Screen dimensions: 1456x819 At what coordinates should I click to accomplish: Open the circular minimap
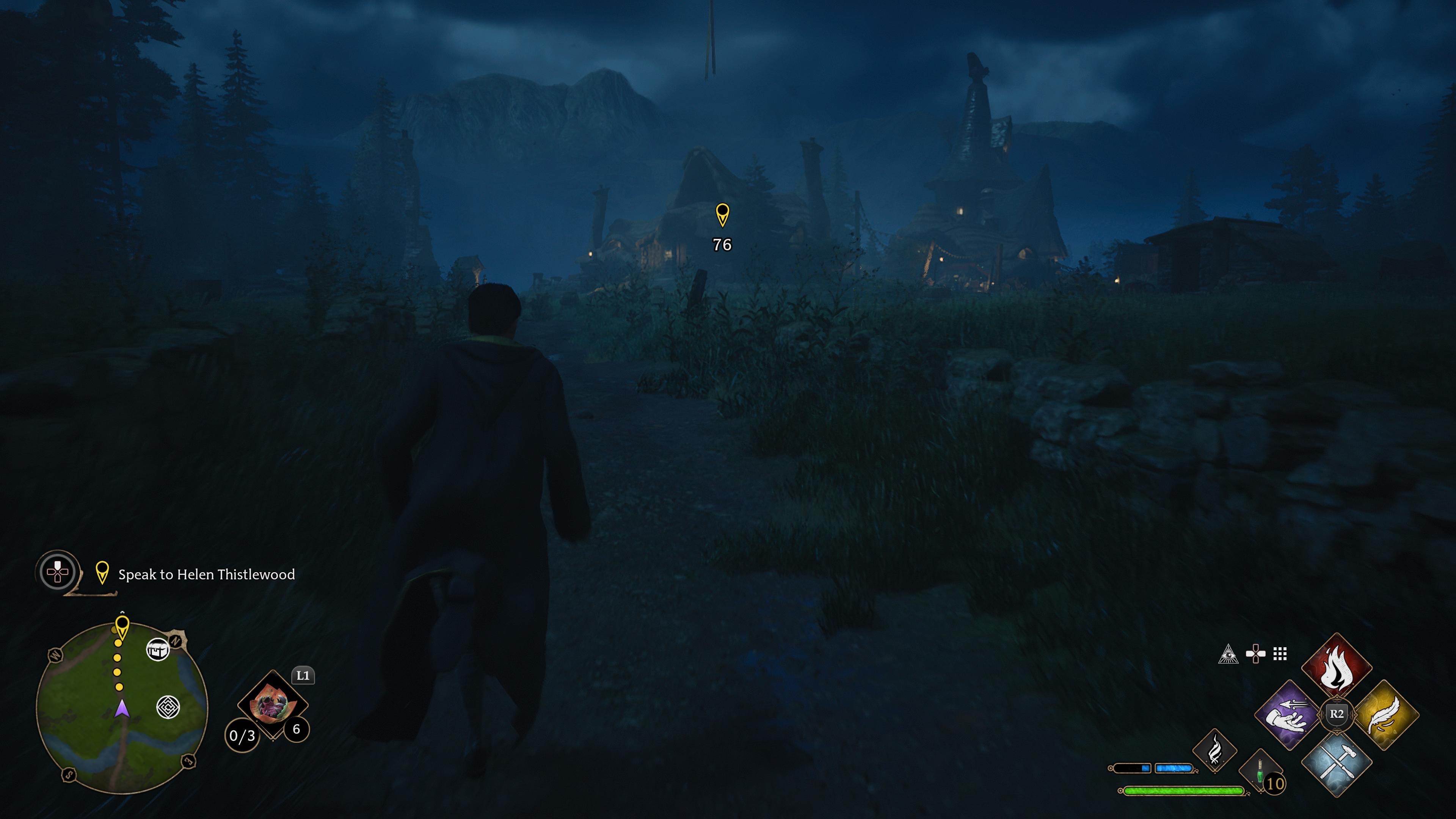pyautogui.click(x=121, y=706)
